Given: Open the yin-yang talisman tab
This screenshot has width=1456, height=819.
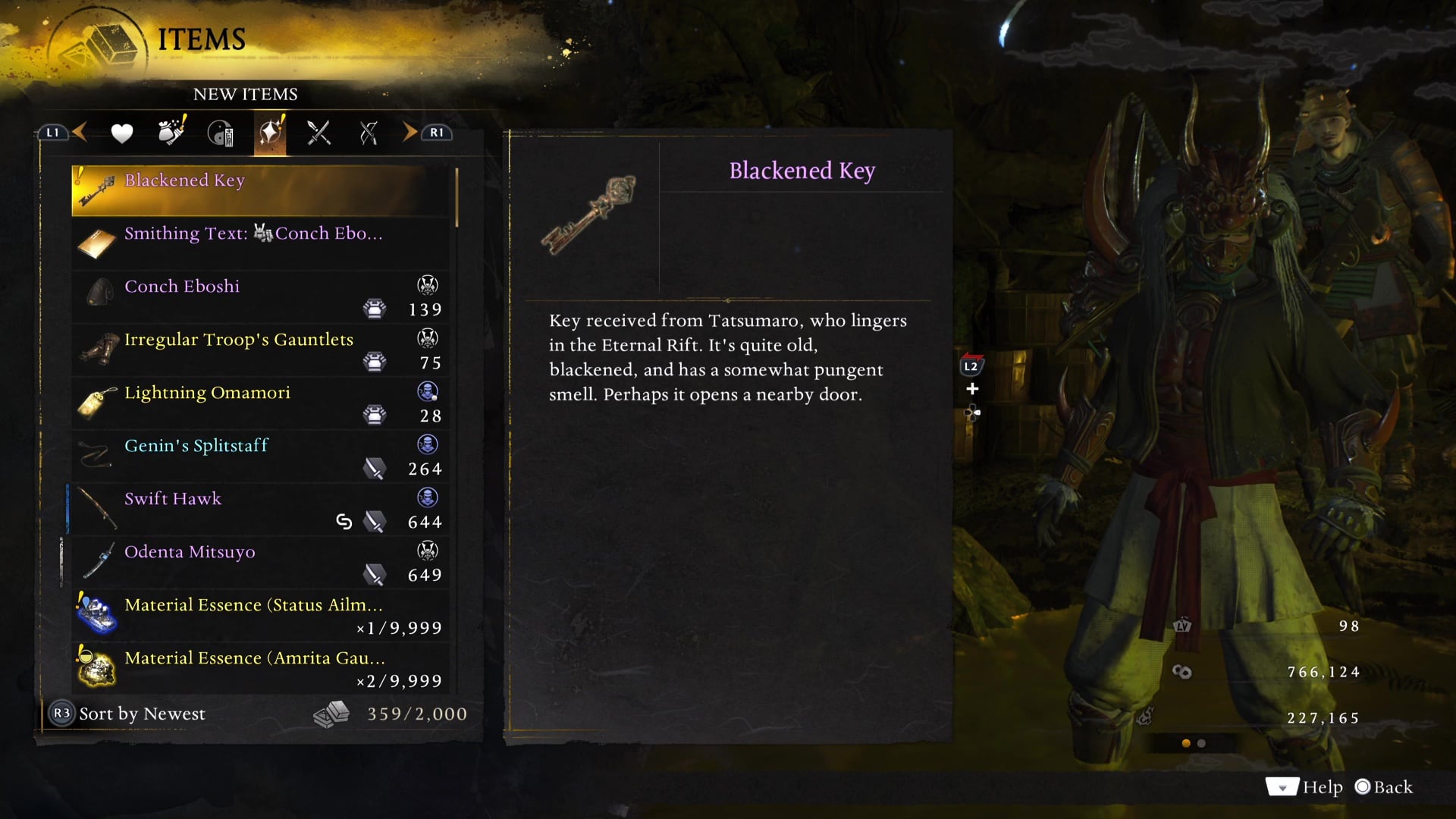Looking at the screenshot, I should pyautogui.click(x=220, y=133).
